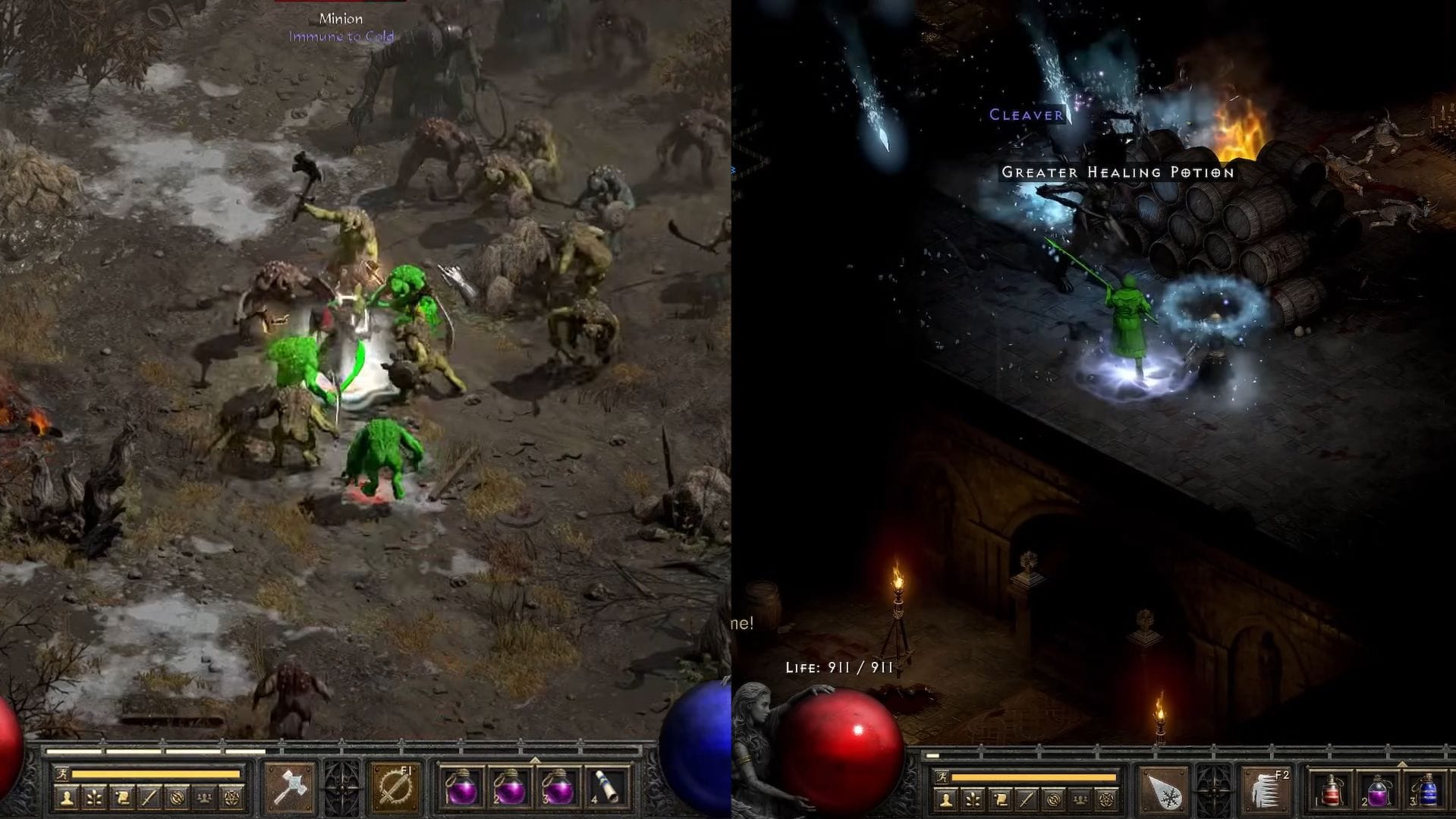Toggle run/walk on the right screen
Image resolution: width=1456 pixels, height=819 pixels.
coord(942,776)
